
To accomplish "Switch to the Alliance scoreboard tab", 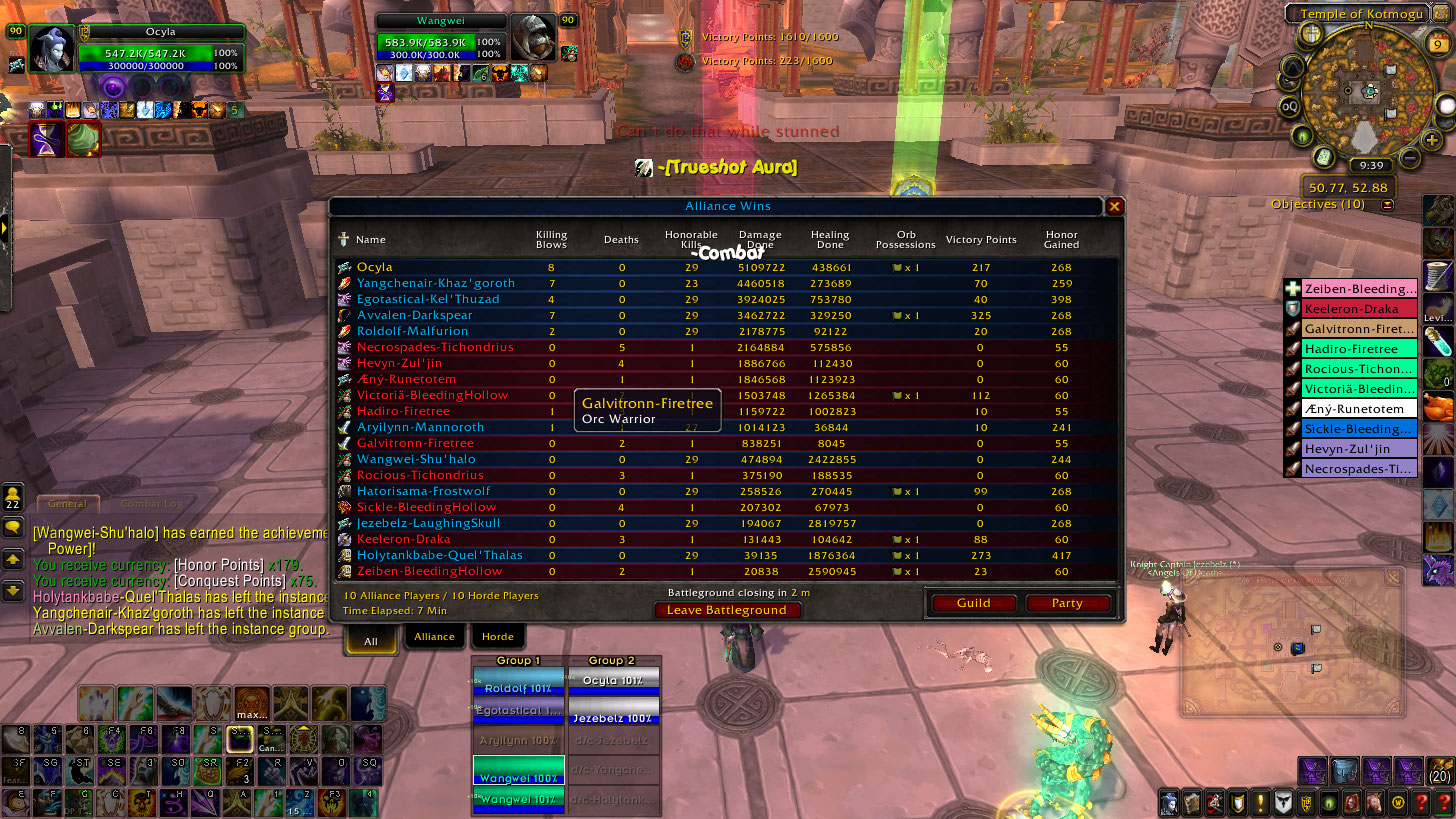I will [434, 637].
